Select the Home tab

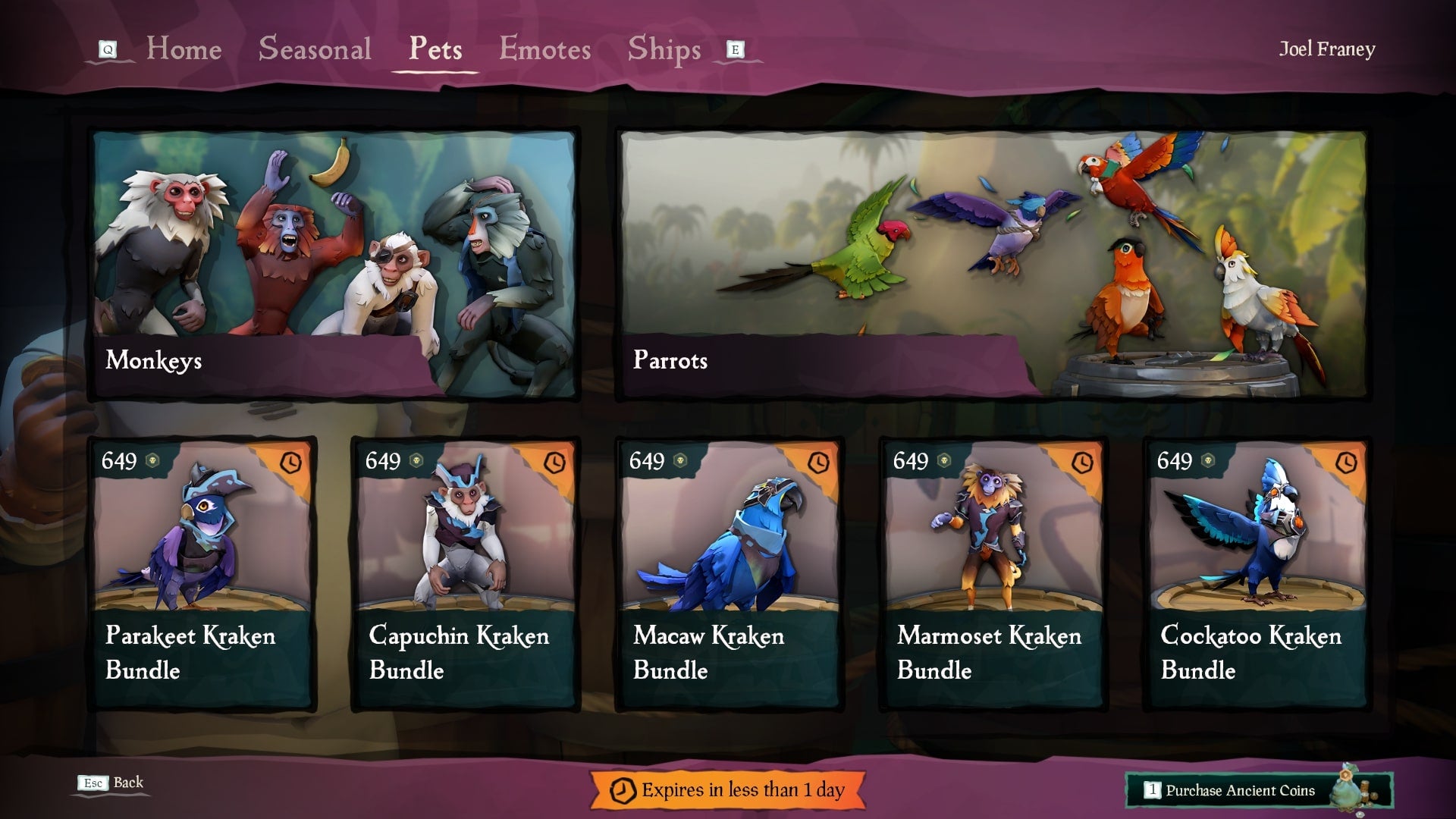(184, 49)
